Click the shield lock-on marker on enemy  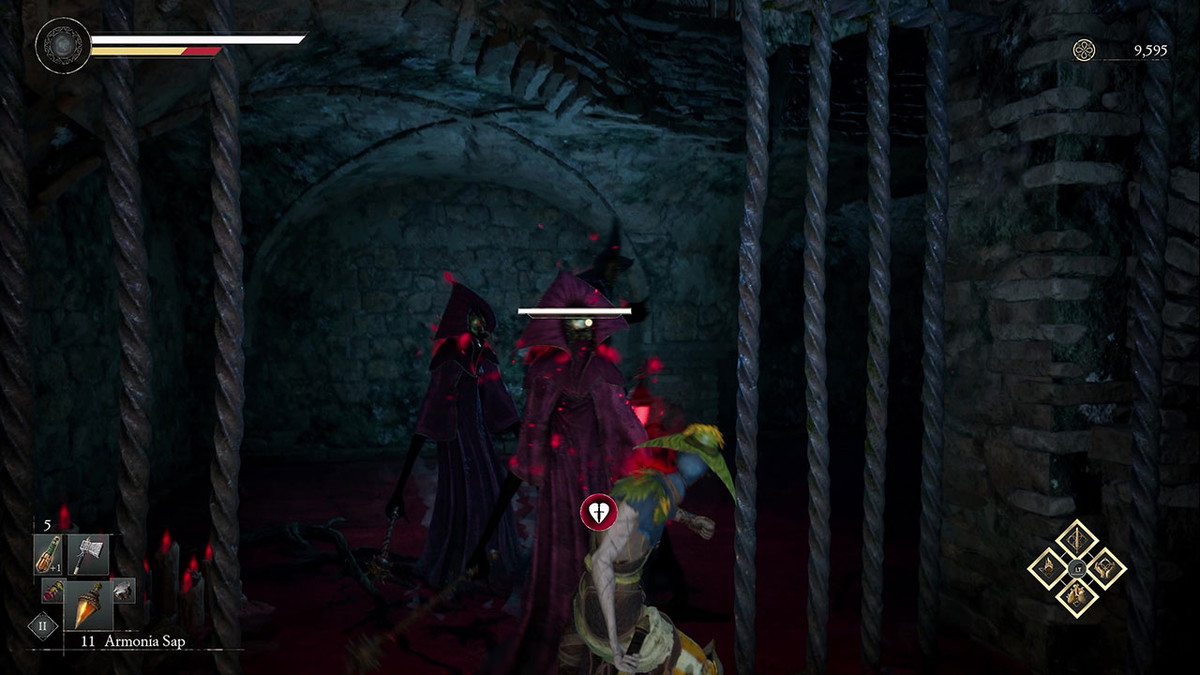coord(598,514)
